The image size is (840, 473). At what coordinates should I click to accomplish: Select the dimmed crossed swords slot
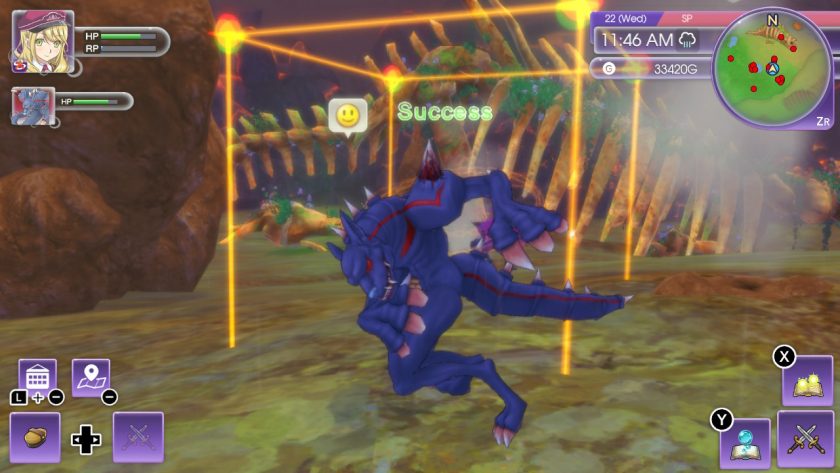138,437
